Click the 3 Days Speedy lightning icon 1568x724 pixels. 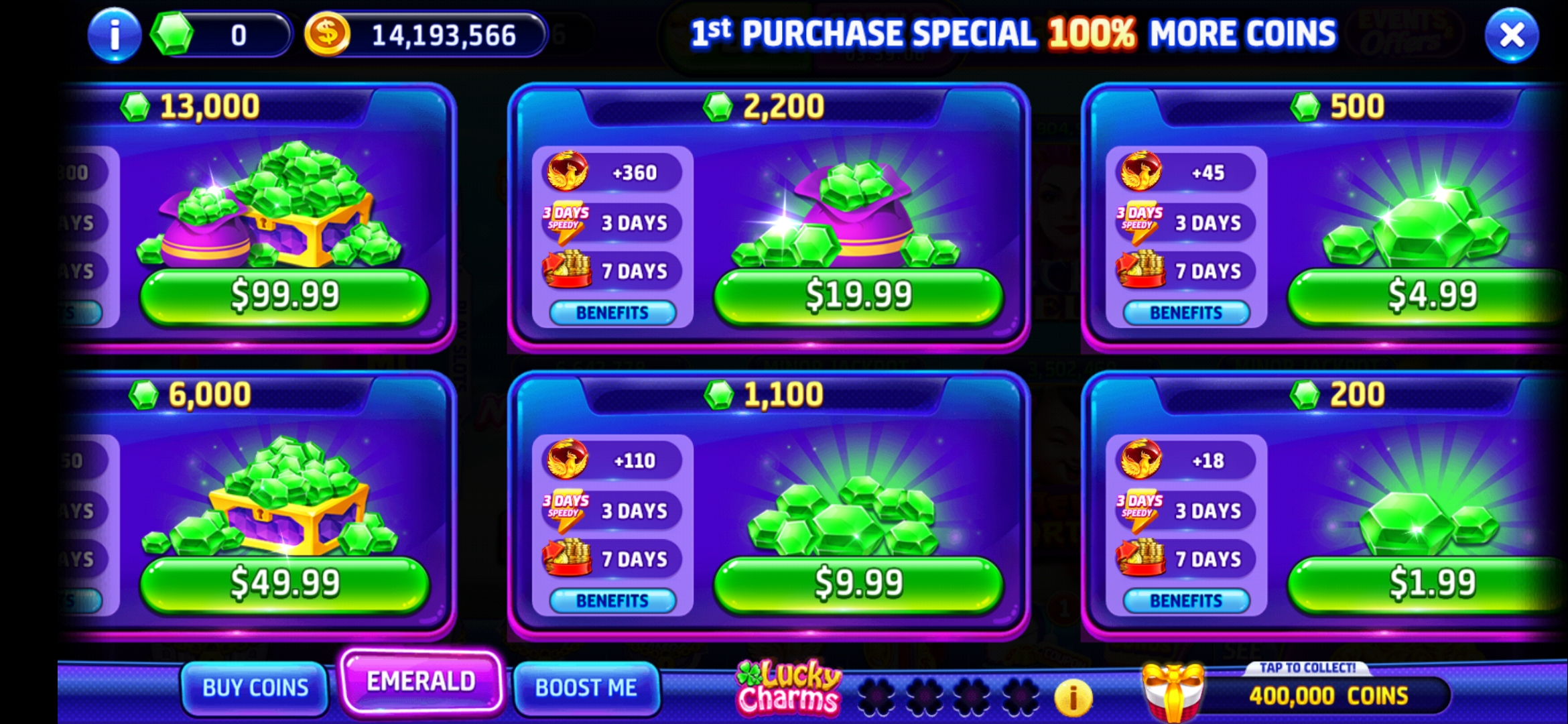click(x=565, y=221)
